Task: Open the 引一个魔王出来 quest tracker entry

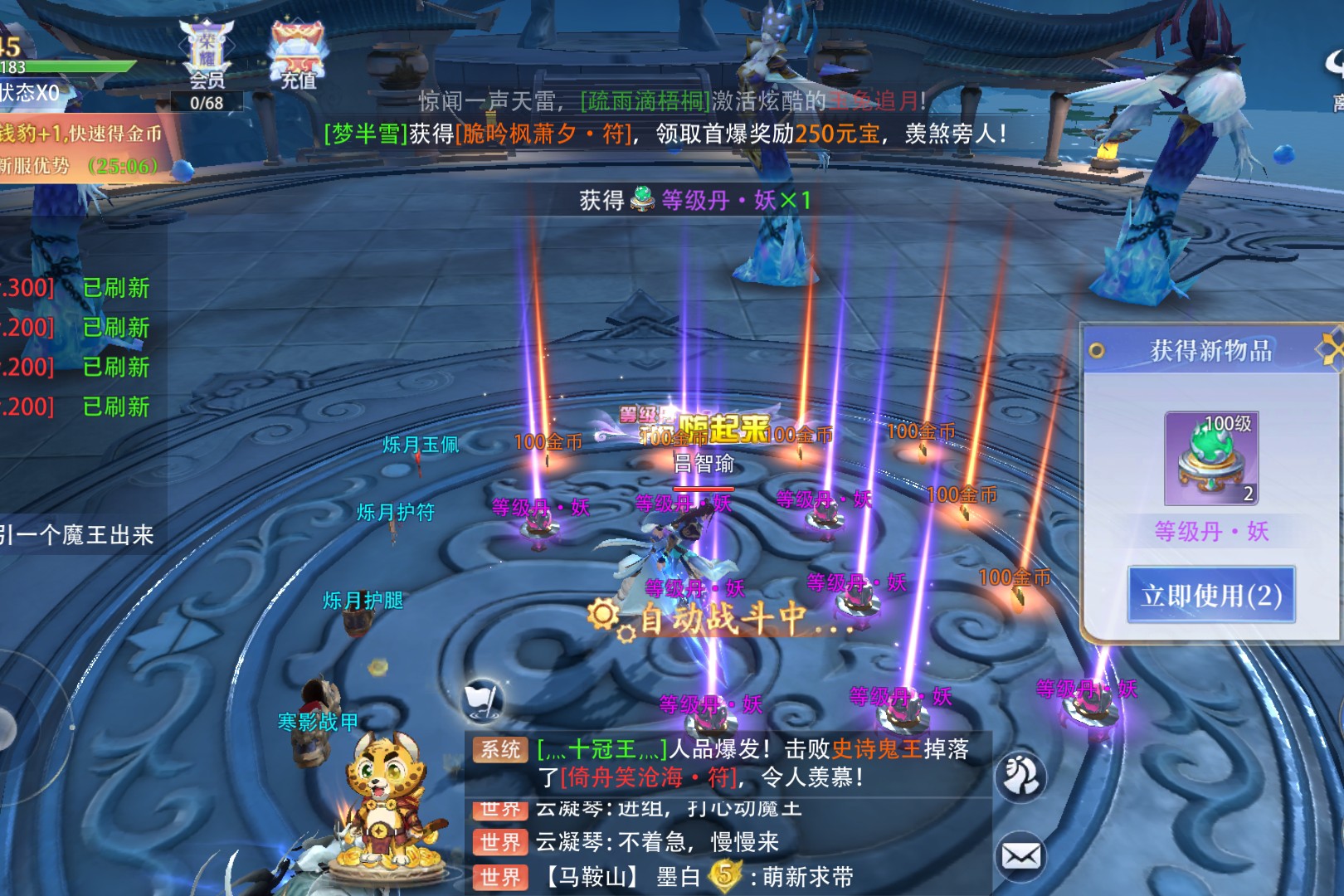Action: click(77, 535)
